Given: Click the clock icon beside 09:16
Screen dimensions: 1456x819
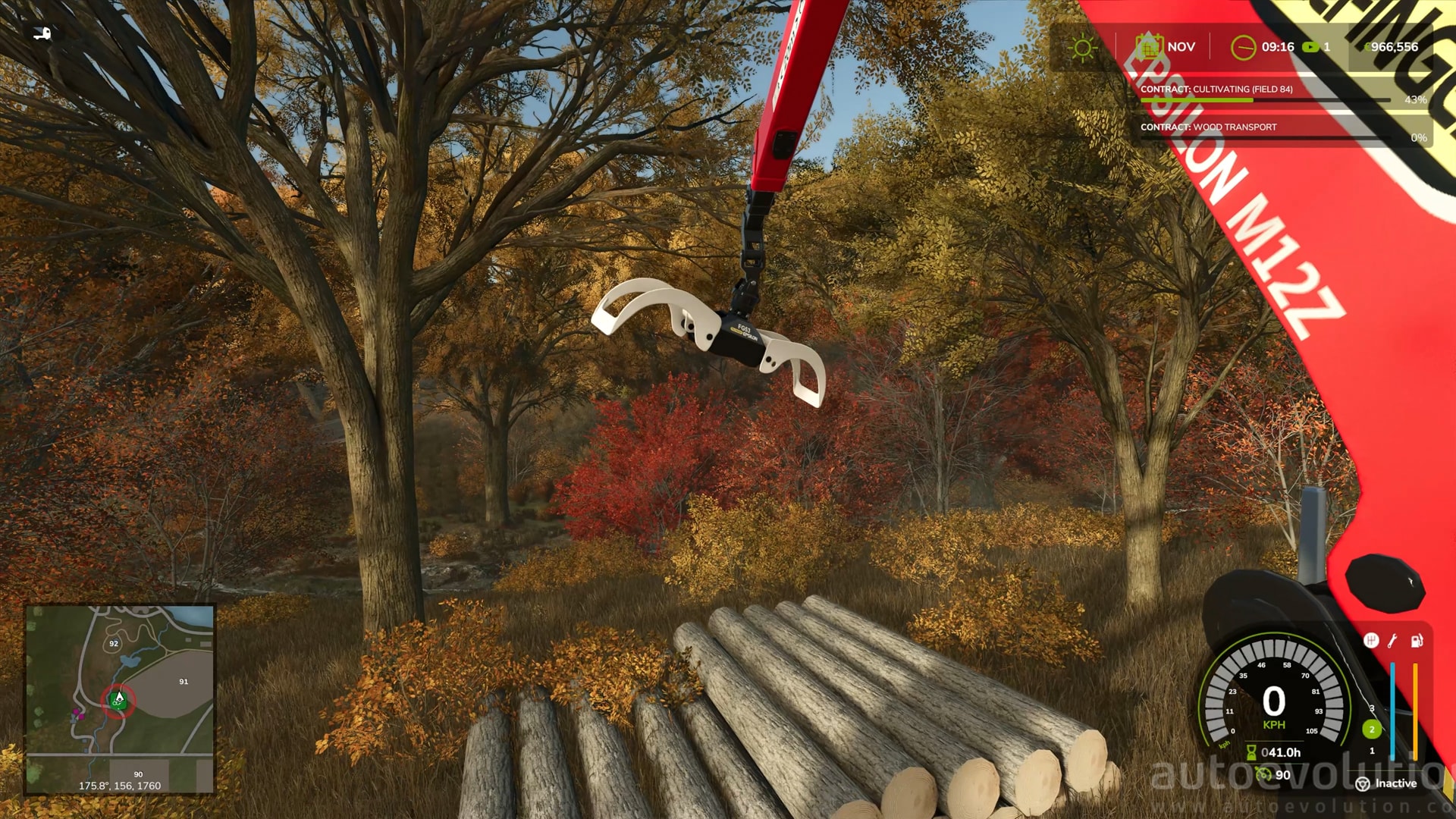Looking at the screenshot, I should 1242,48.
